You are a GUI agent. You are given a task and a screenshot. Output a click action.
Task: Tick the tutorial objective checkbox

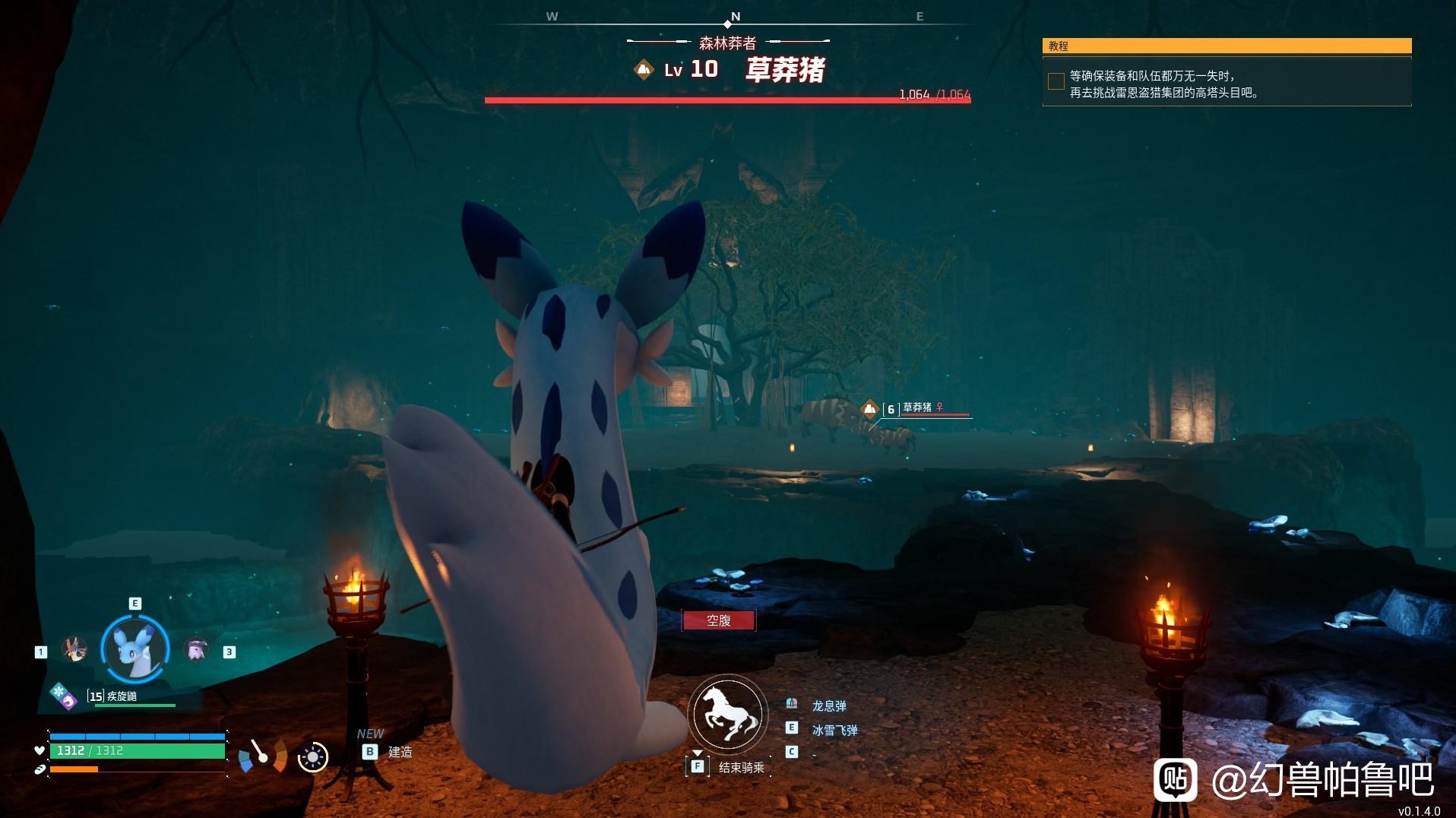click(1056, 81)
